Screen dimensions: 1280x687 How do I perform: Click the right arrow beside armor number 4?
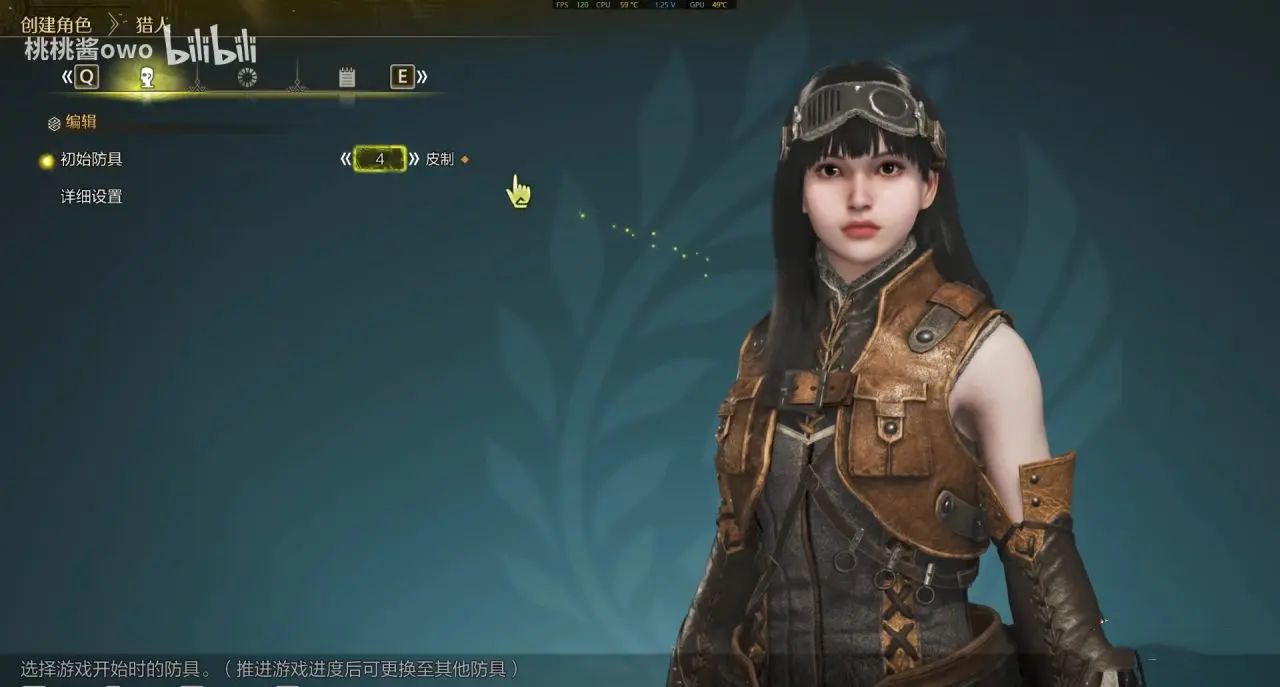414,159
